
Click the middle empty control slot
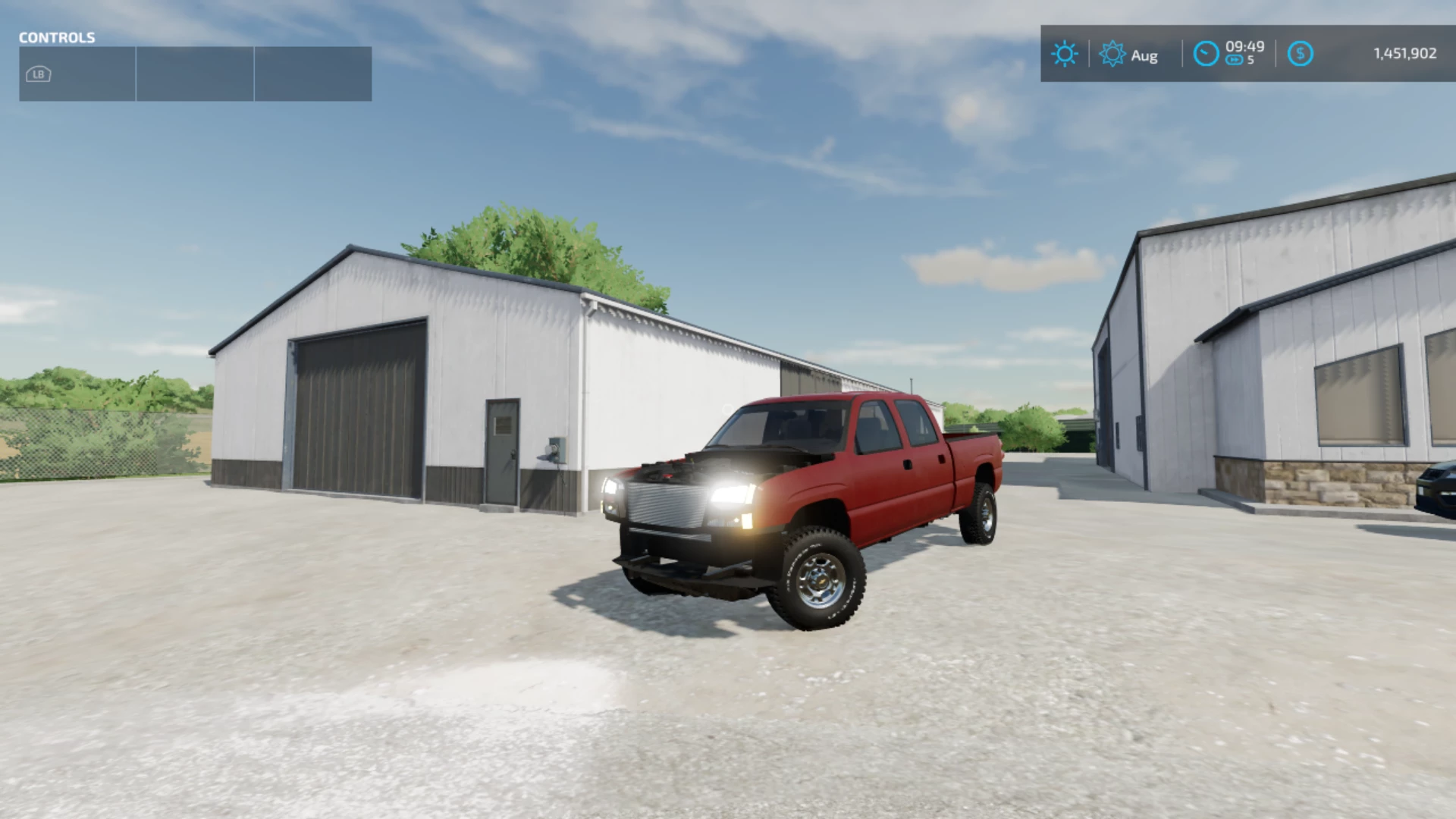tap(195, 73)
